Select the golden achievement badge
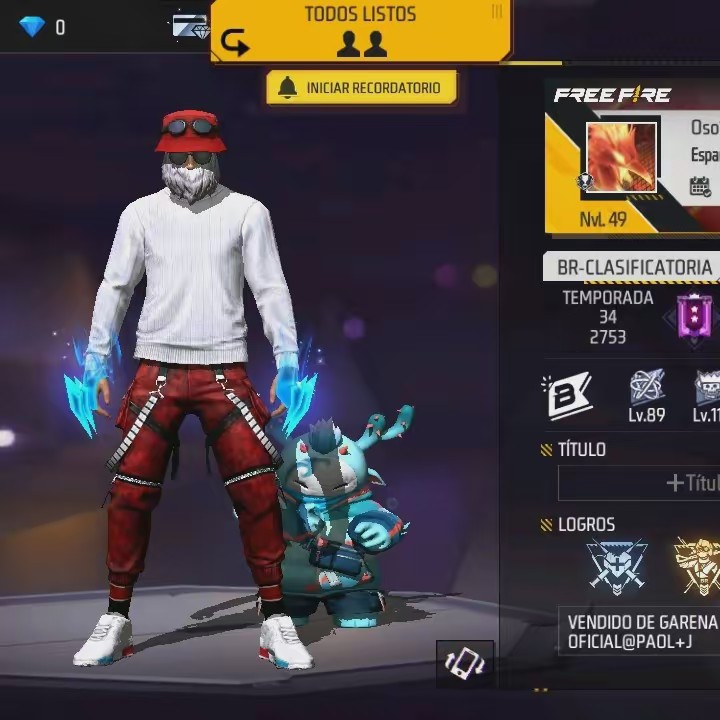Screen dimensions: 720x720 [698, 563]
